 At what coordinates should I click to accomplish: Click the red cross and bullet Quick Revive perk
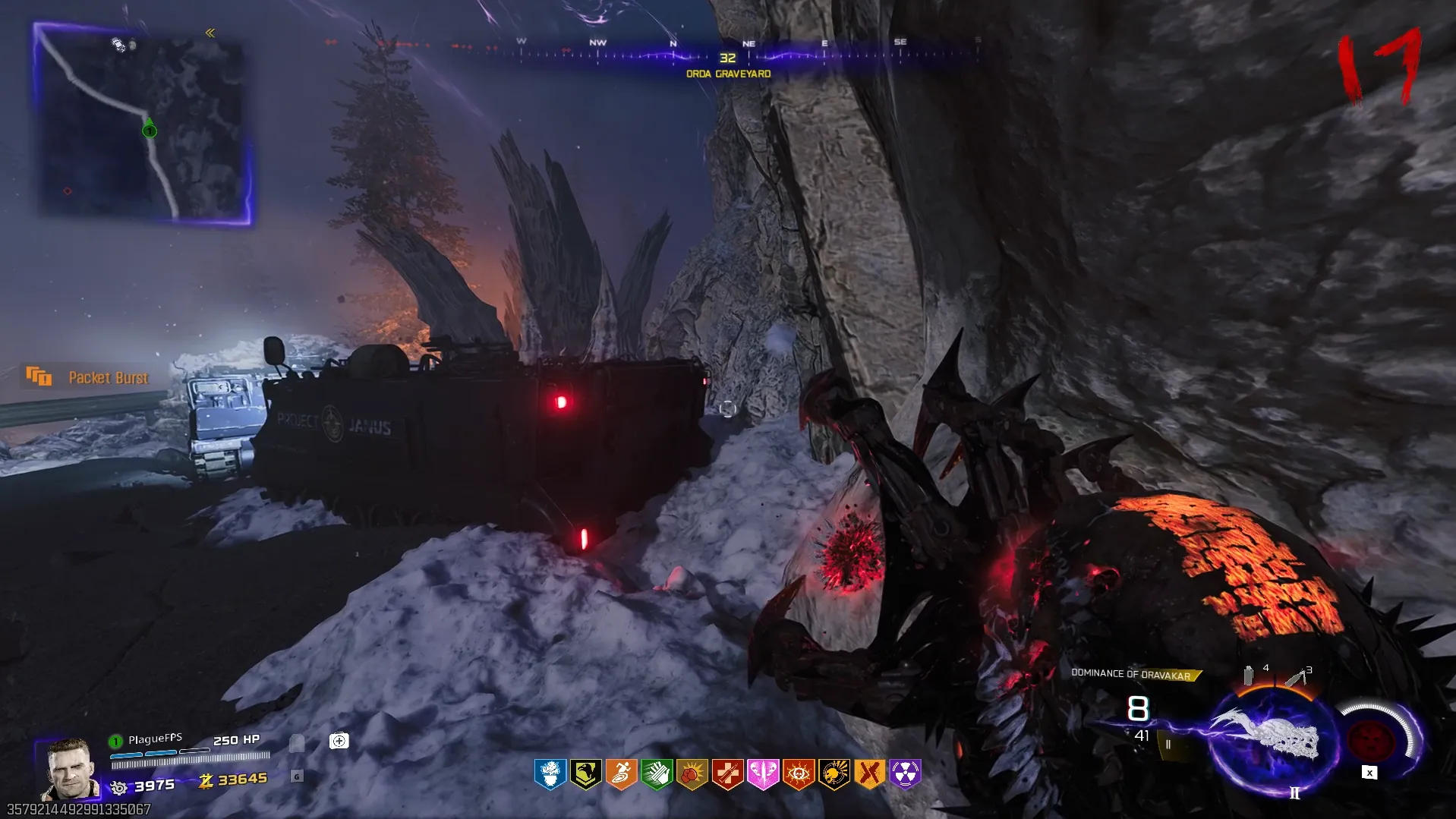pos(727,773)
